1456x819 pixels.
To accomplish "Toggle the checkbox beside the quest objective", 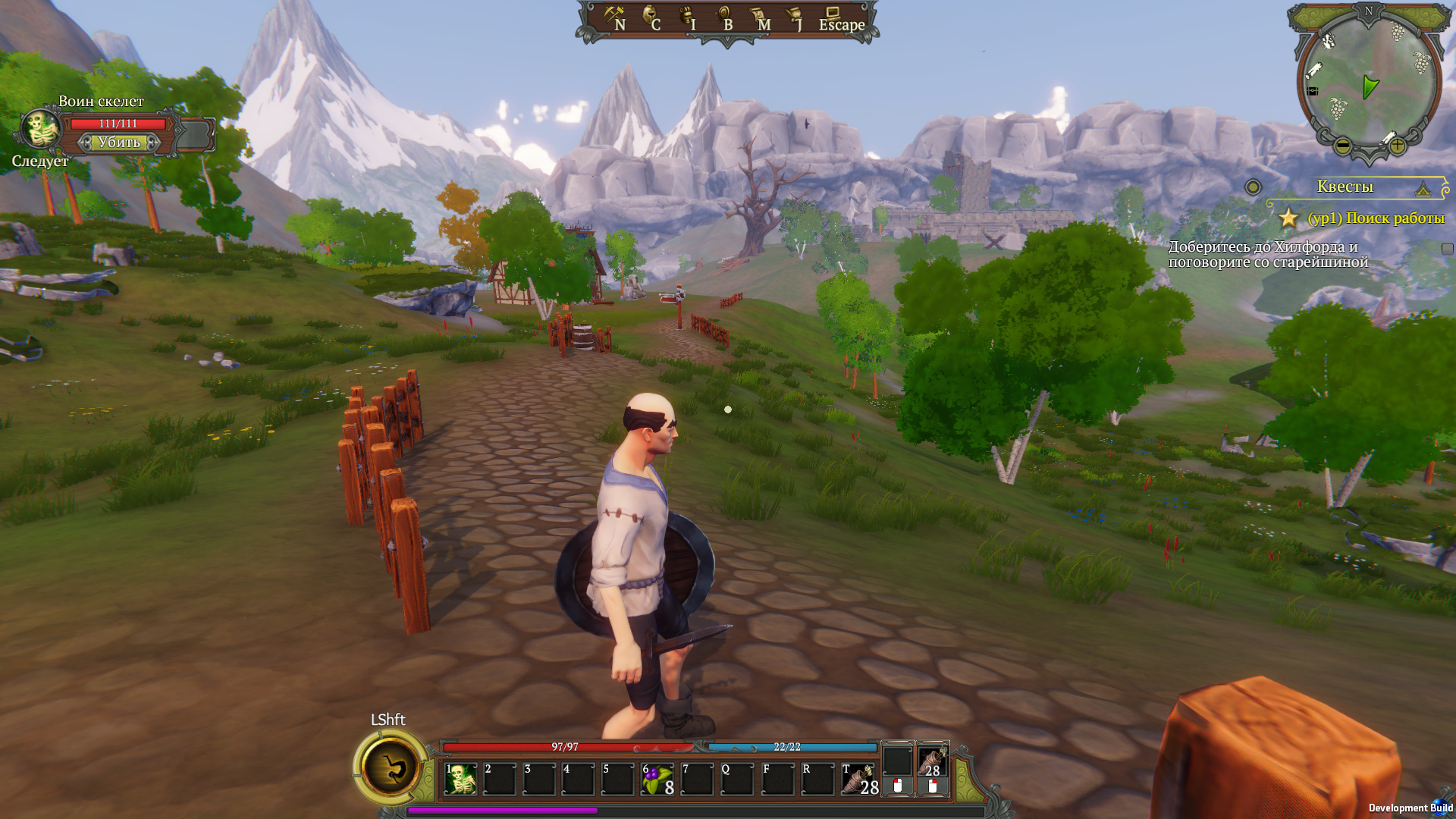I will pos(1447,249).
